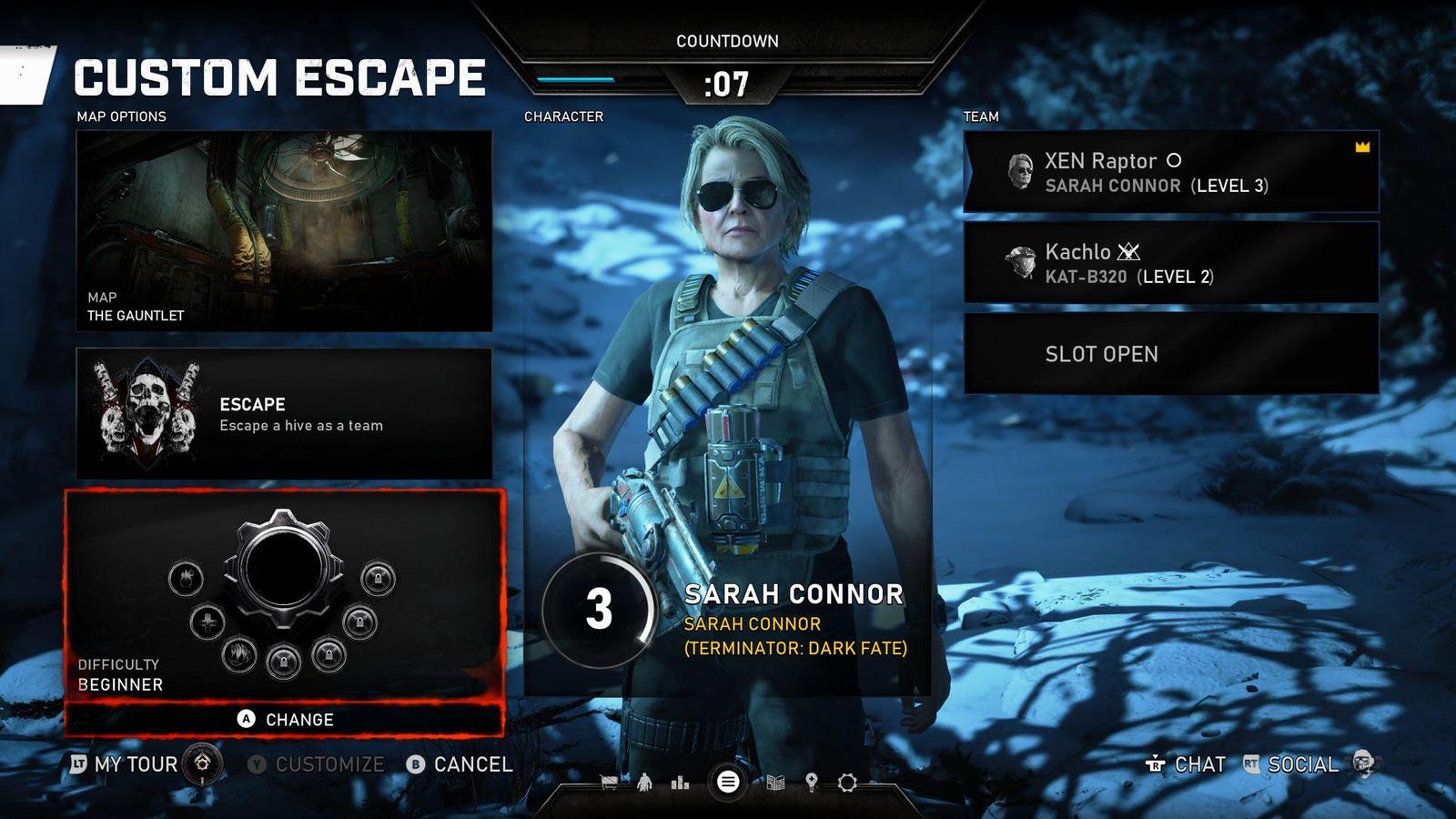
Task: Select the cross-shaped modifier icon
Action: click(x=207, y=622)
